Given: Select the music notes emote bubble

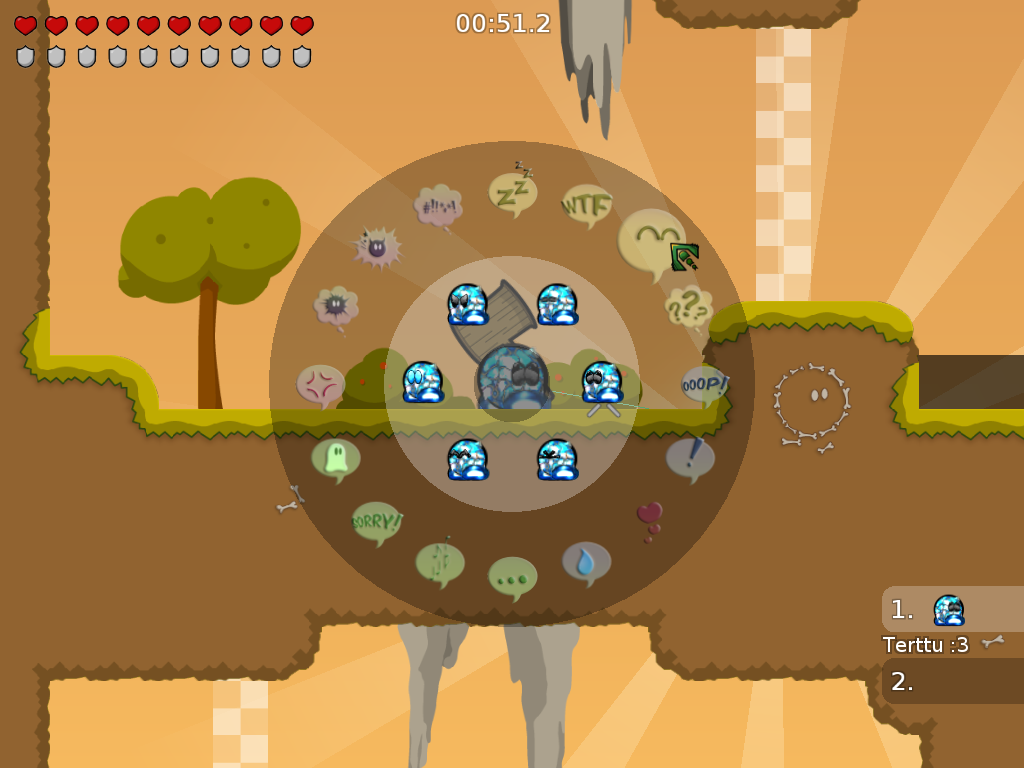Looking at the screenshot, I should pos(440,561).
